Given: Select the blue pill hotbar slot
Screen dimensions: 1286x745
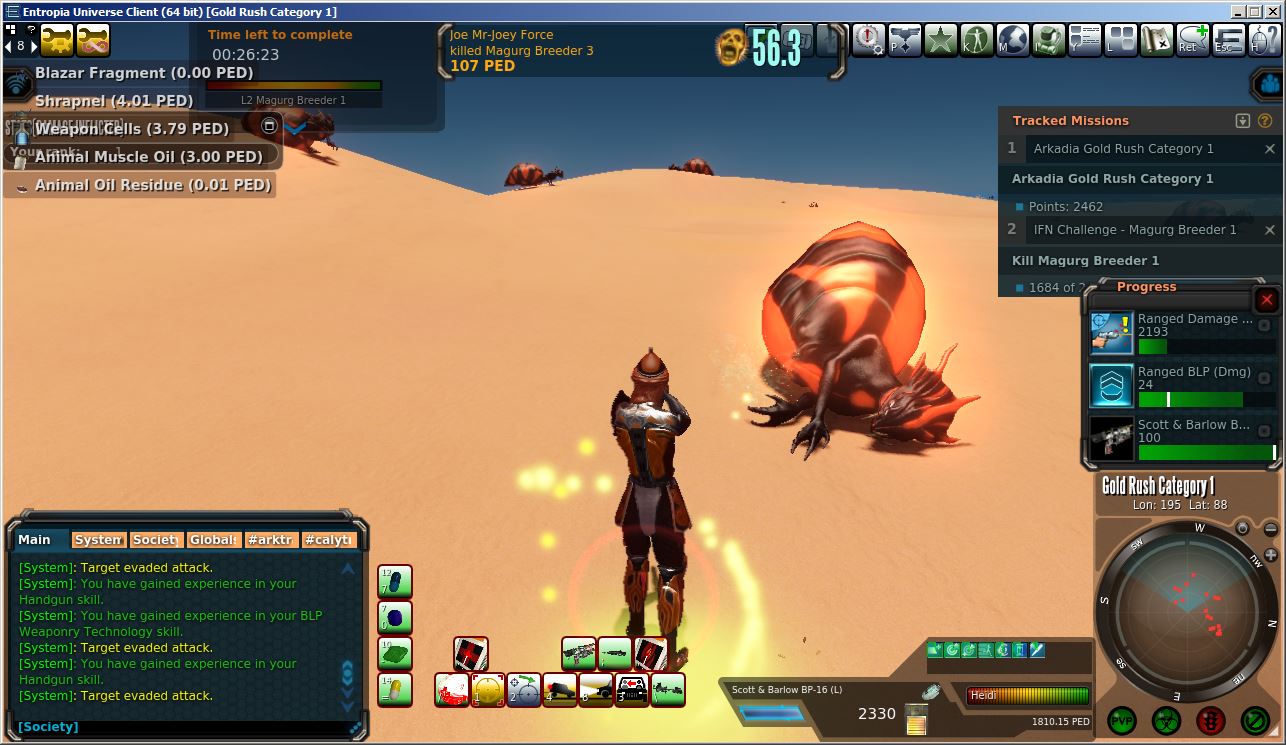Looking at the screenshot, I should 395,582.
